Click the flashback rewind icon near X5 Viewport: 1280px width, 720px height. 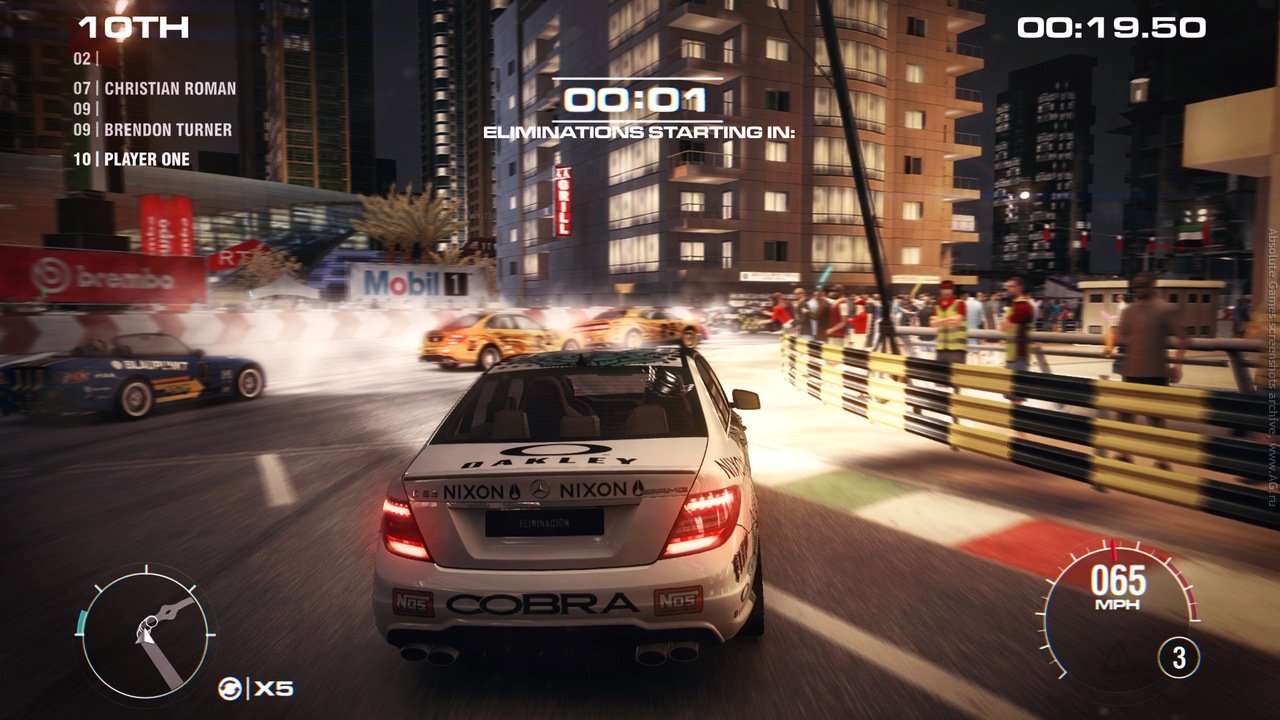(232, 687)
